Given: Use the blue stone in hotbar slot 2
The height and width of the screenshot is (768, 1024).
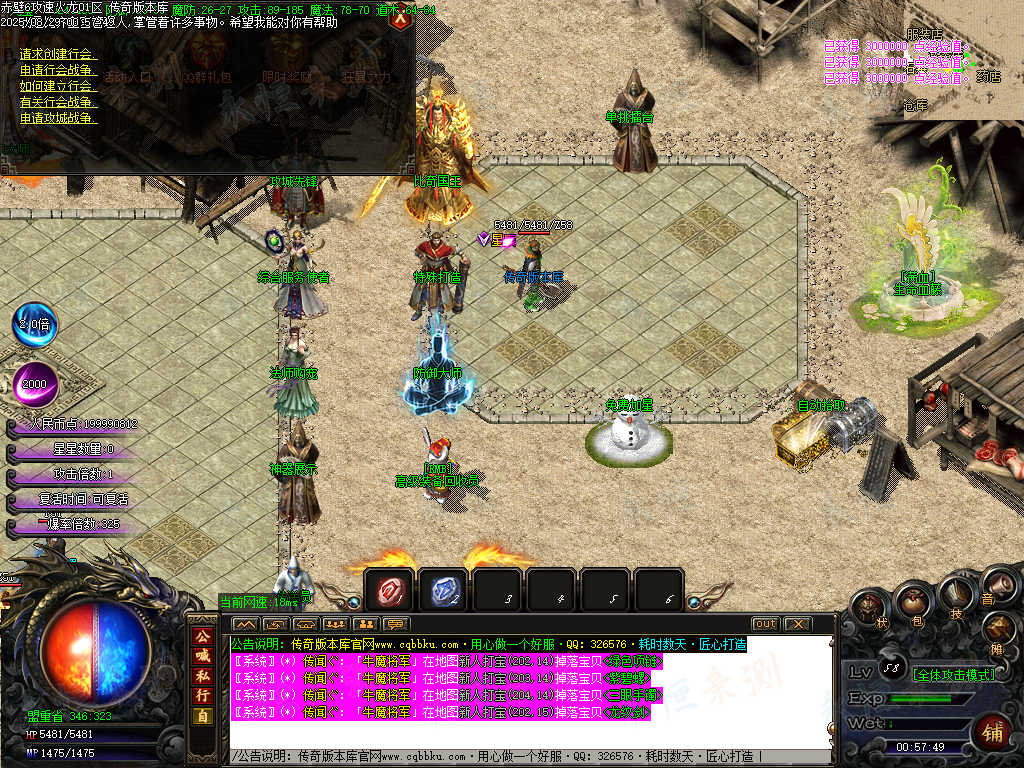Looking at the screenshot, I should coord(442,592).
